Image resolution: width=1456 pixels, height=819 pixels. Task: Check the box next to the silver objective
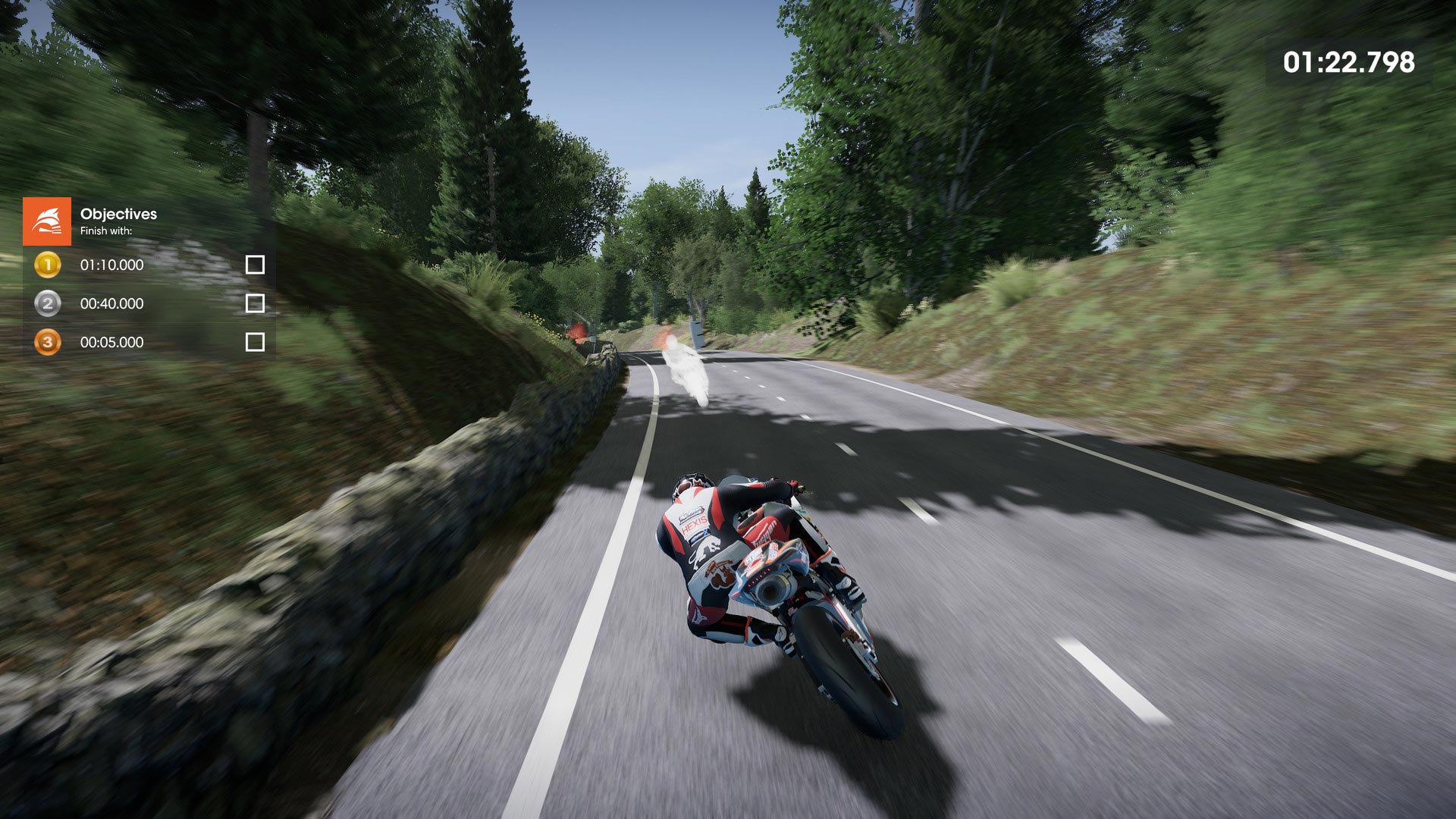pyautogui.click(x=255, y=303)
